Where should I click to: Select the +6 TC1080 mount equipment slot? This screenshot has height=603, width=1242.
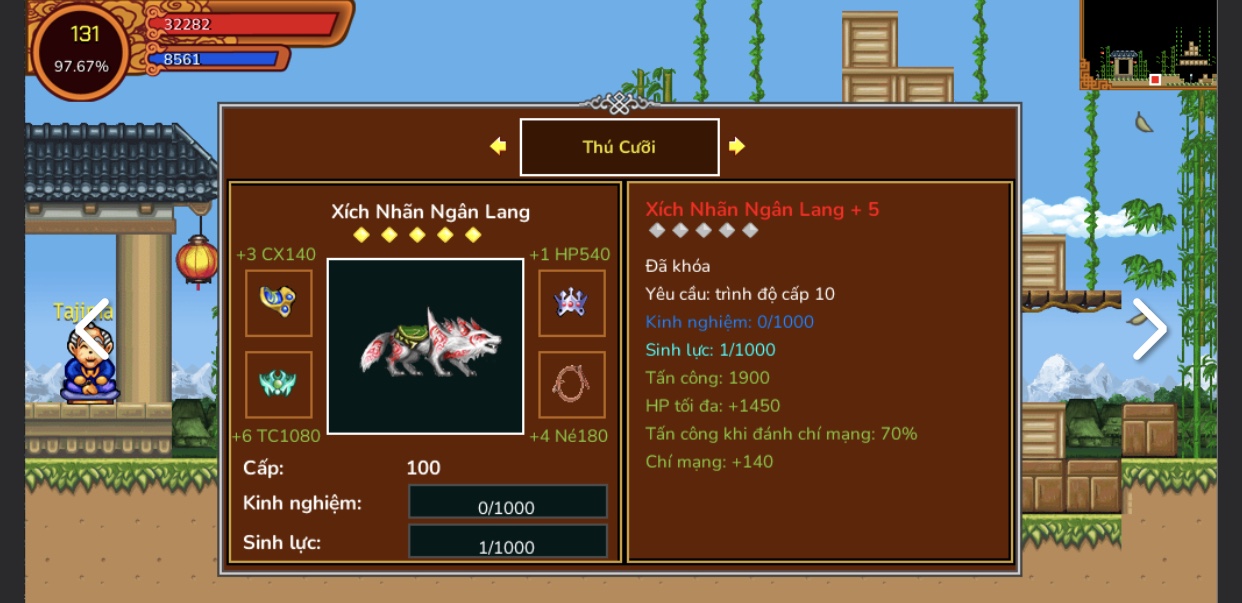(x=278, y=384)
